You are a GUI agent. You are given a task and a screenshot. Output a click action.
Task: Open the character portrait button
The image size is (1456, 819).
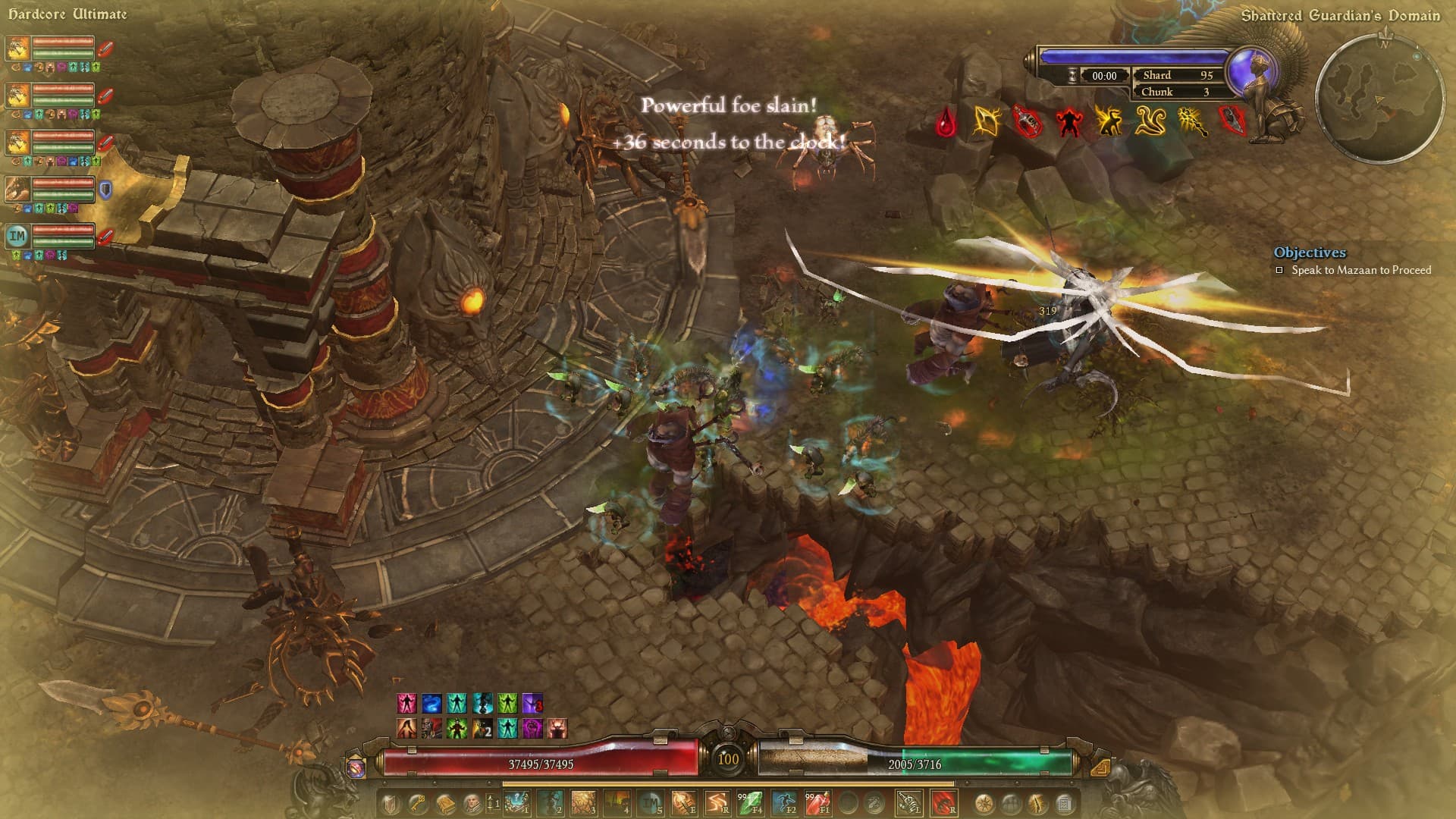[x=472, y=802]
